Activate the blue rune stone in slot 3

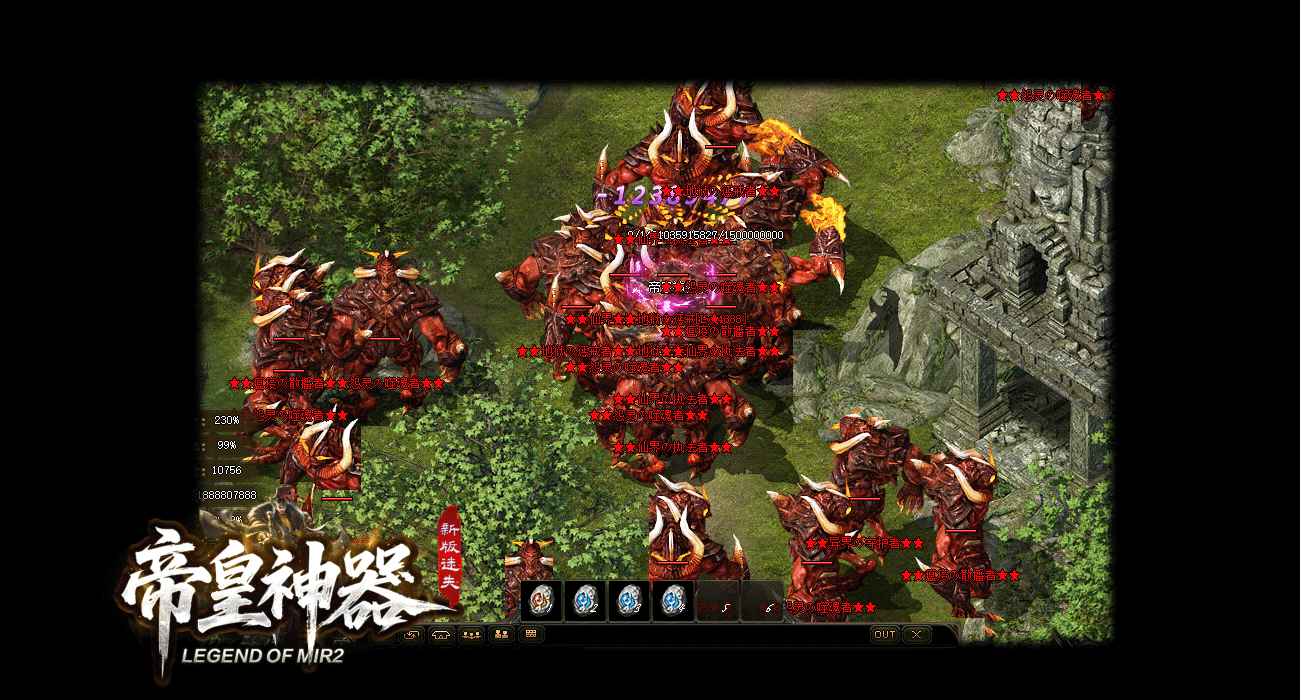tap(629, 601)
